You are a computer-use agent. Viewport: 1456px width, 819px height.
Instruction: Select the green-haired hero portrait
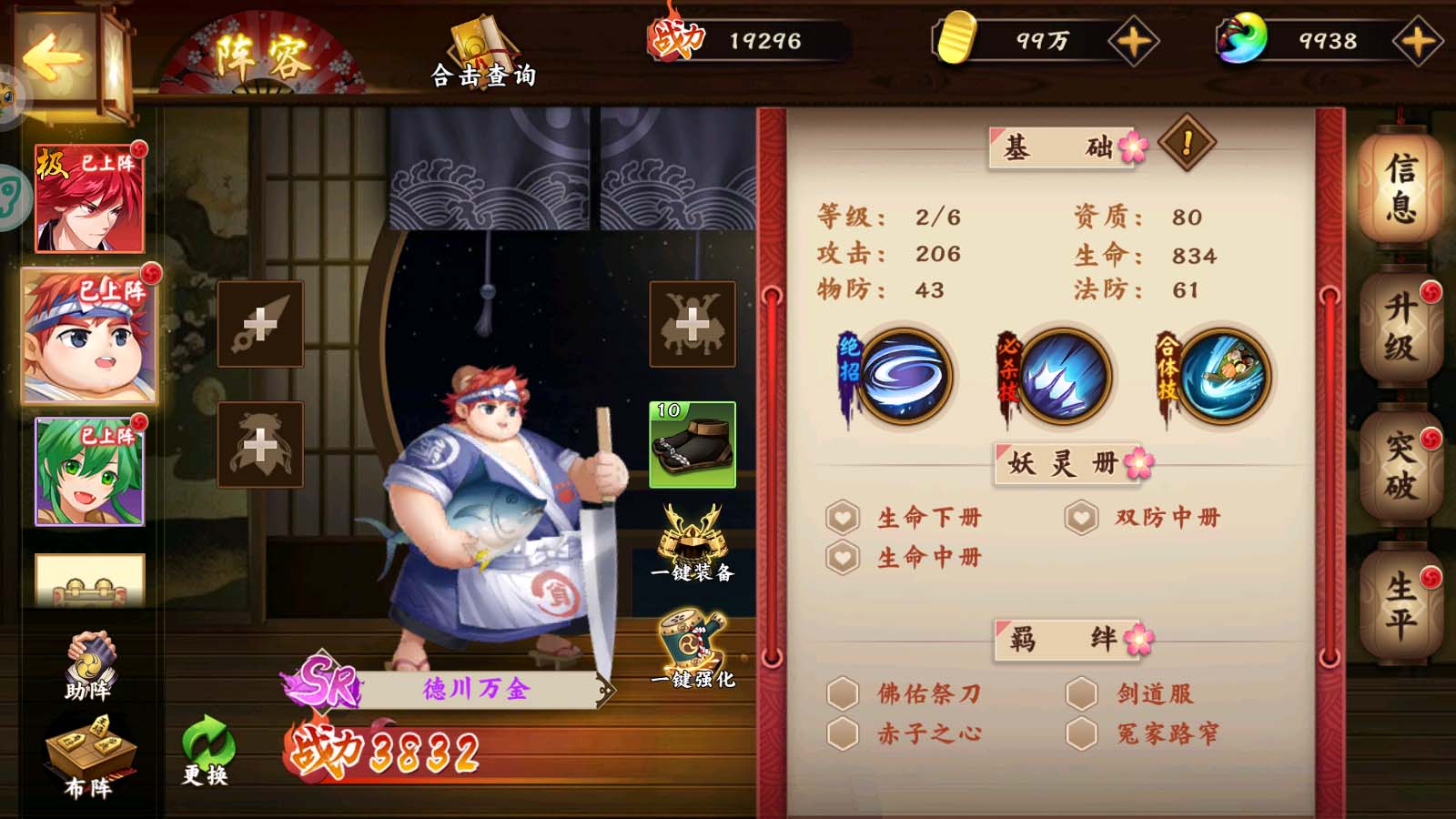89,471
